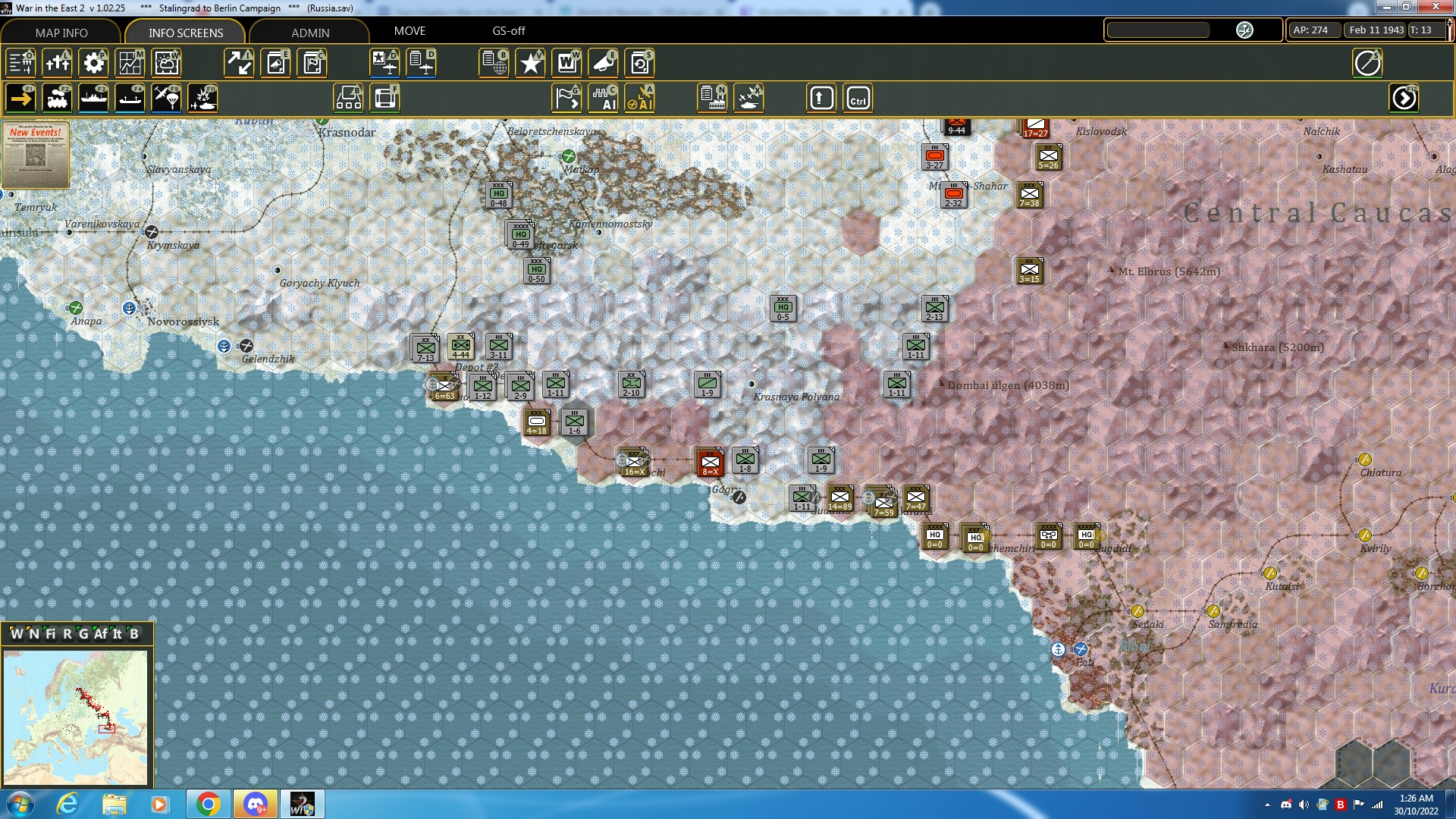Open the Order of Battle screen

coord(20,63)
